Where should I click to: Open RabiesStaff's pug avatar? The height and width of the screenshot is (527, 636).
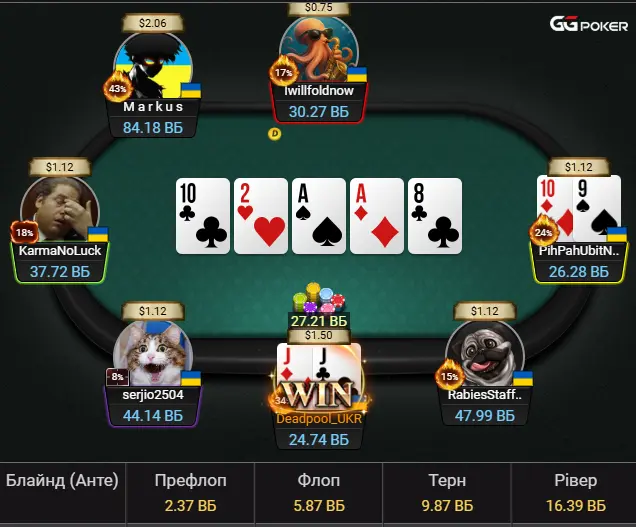(485, 351)
